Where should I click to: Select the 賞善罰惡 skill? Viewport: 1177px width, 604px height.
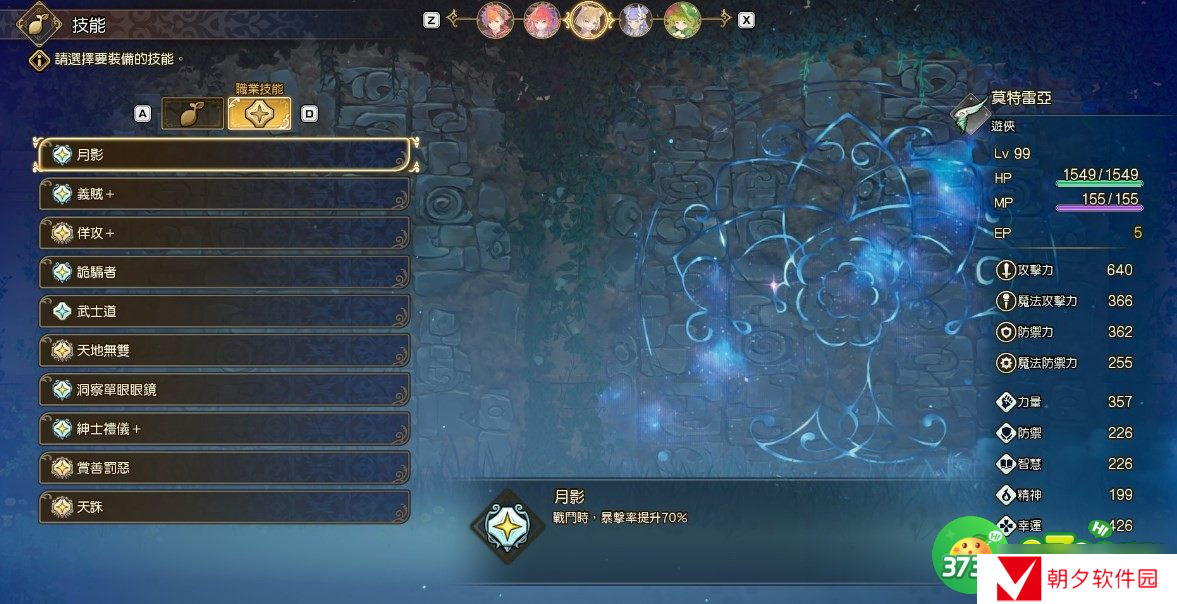click(x=224, y=467)
